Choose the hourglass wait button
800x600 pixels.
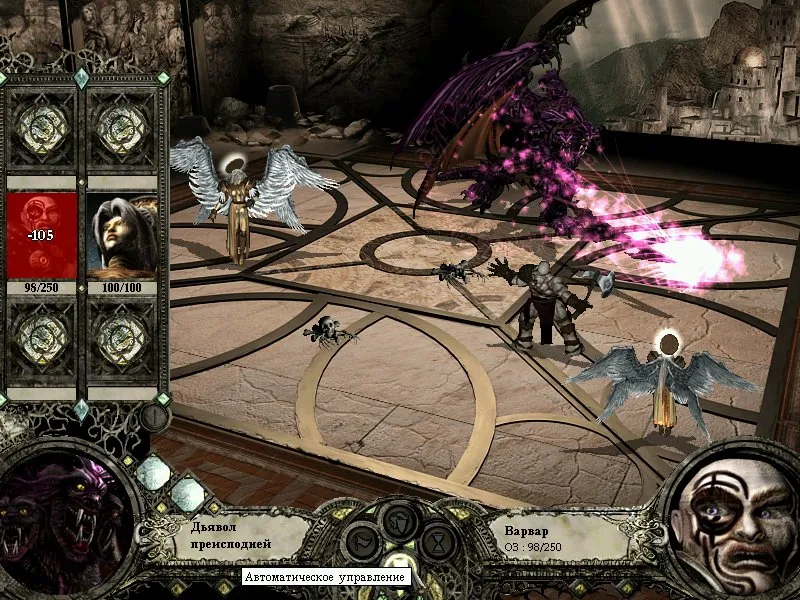tap(440, 543)
